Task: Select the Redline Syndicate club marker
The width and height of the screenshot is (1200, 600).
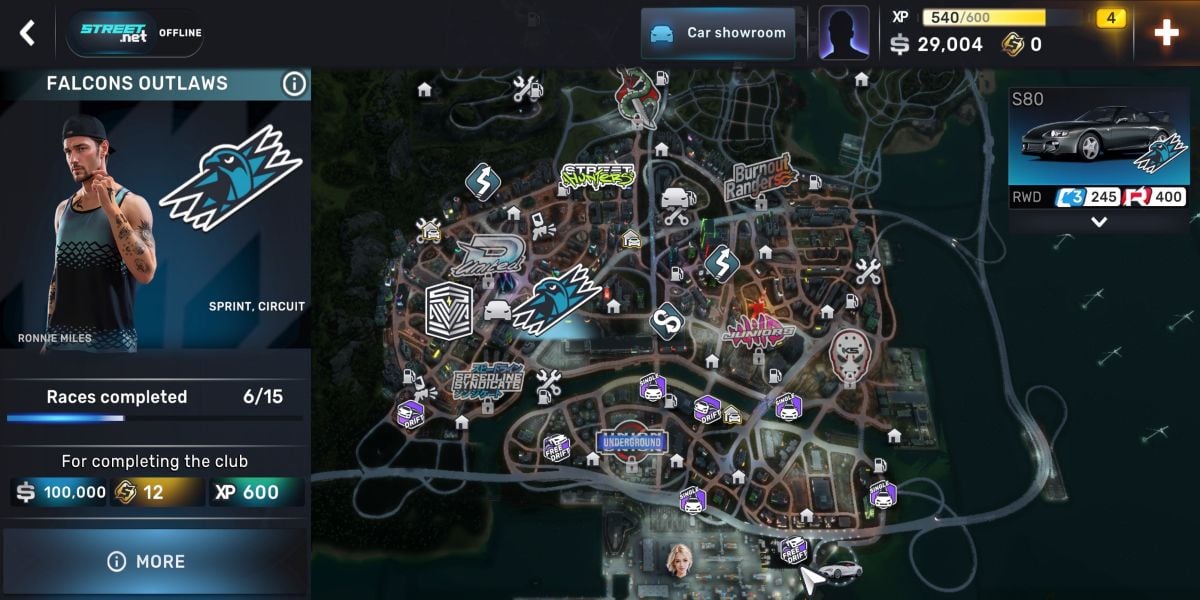Action: click(488, 380)
